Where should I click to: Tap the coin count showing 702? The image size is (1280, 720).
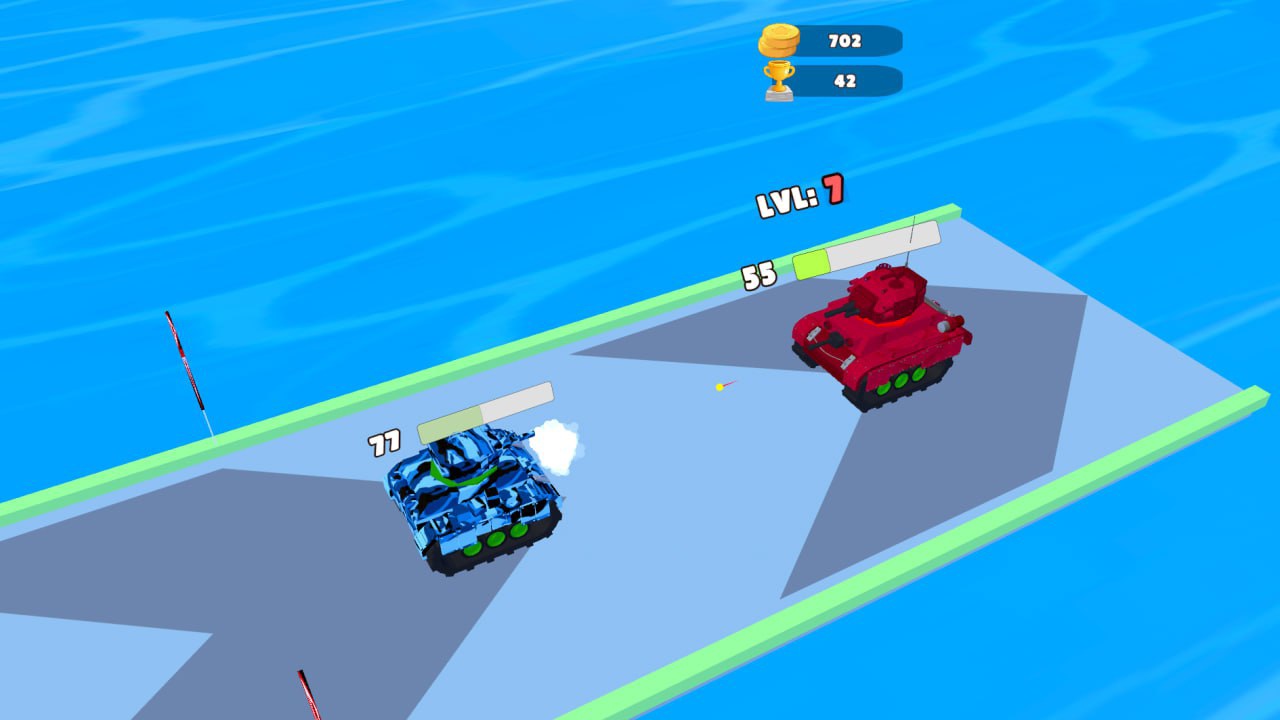click(x=845, y=40)
